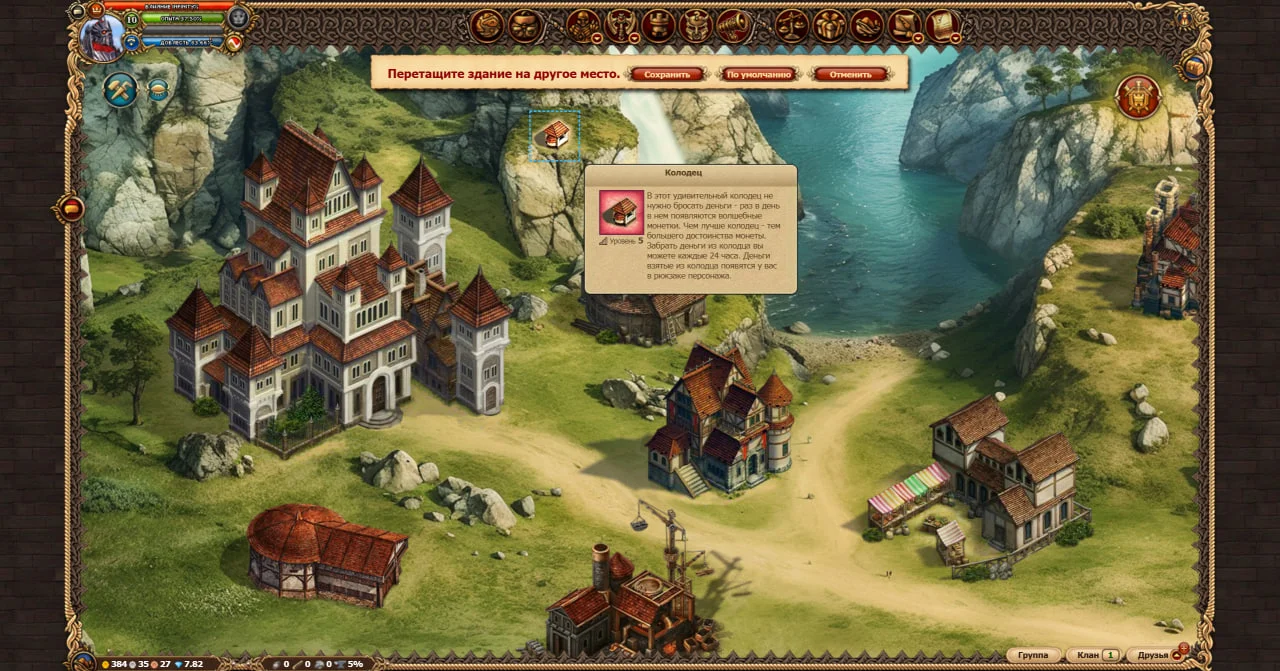
Task: Open the Группа panel
Action: pos(1033,655)
